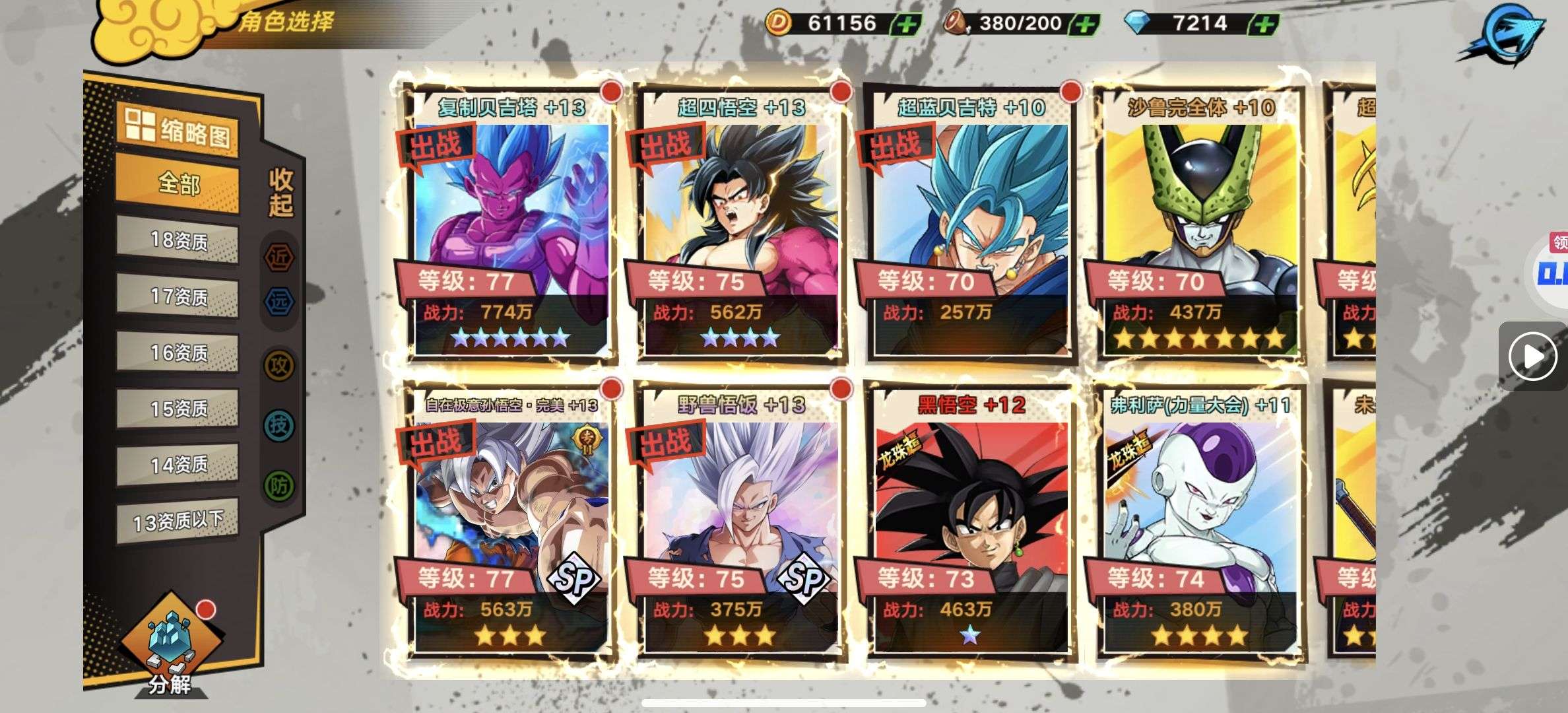
Task: Toggle the 缩略图 thumbnail view
Action: [178, 130]
